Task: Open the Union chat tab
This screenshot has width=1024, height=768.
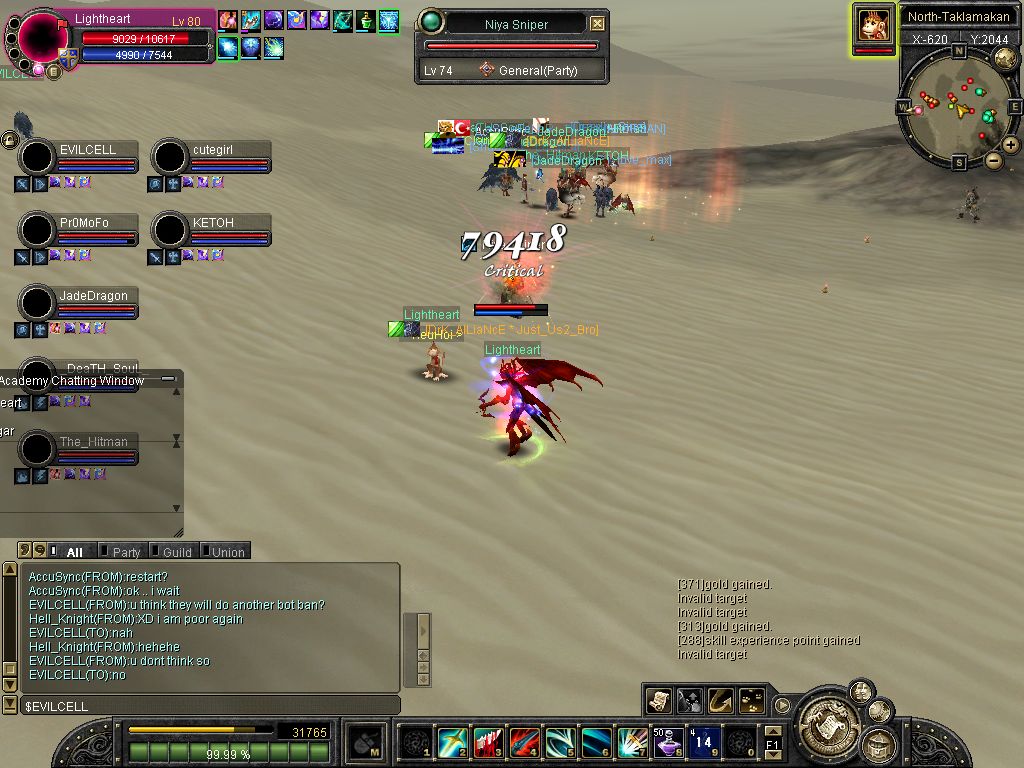Action: coord(227,552)
